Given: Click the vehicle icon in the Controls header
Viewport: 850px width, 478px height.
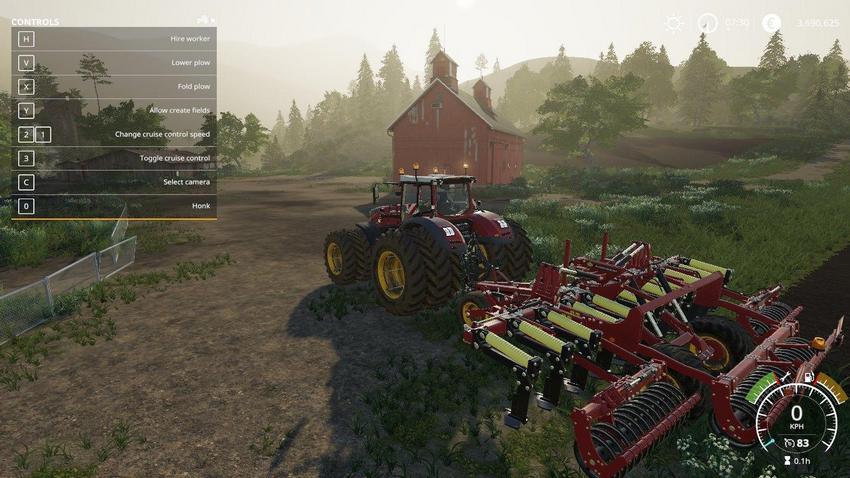Looking at the screenshot, I should (x=205, y=20).
